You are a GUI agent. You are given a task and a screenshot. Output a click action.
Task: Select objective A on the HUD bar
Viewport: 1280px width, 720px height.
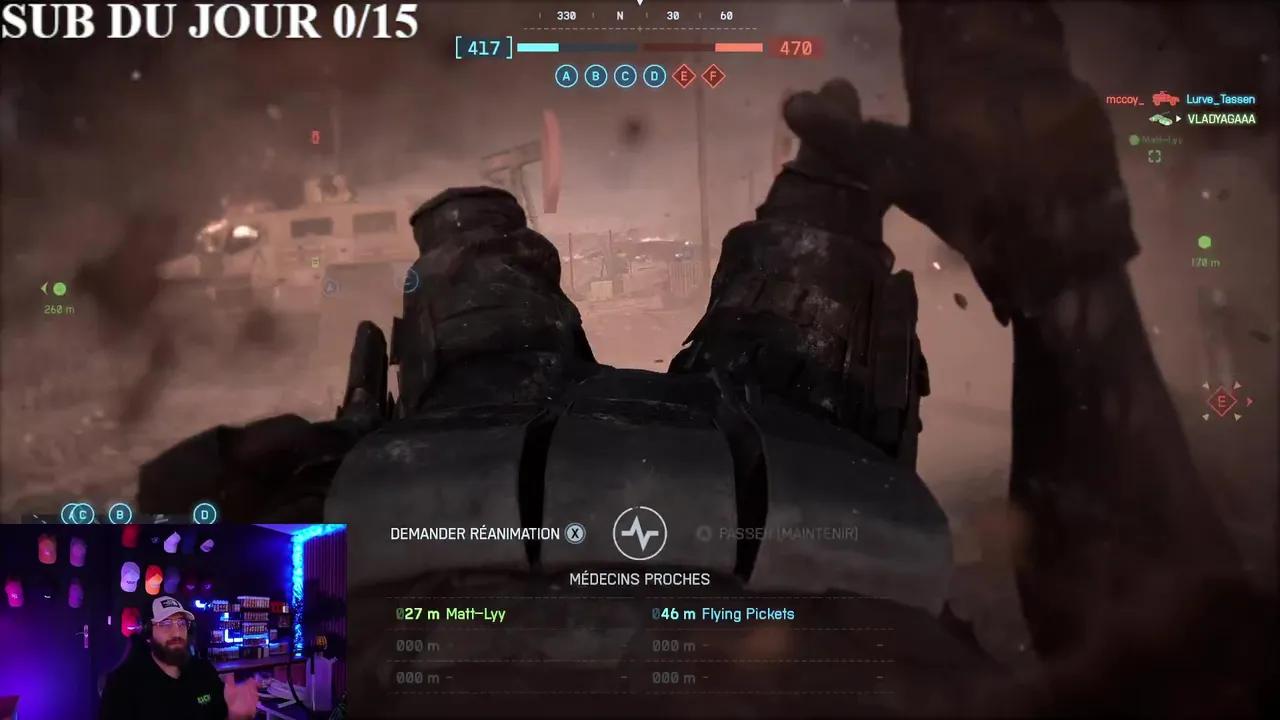[566, 76]
